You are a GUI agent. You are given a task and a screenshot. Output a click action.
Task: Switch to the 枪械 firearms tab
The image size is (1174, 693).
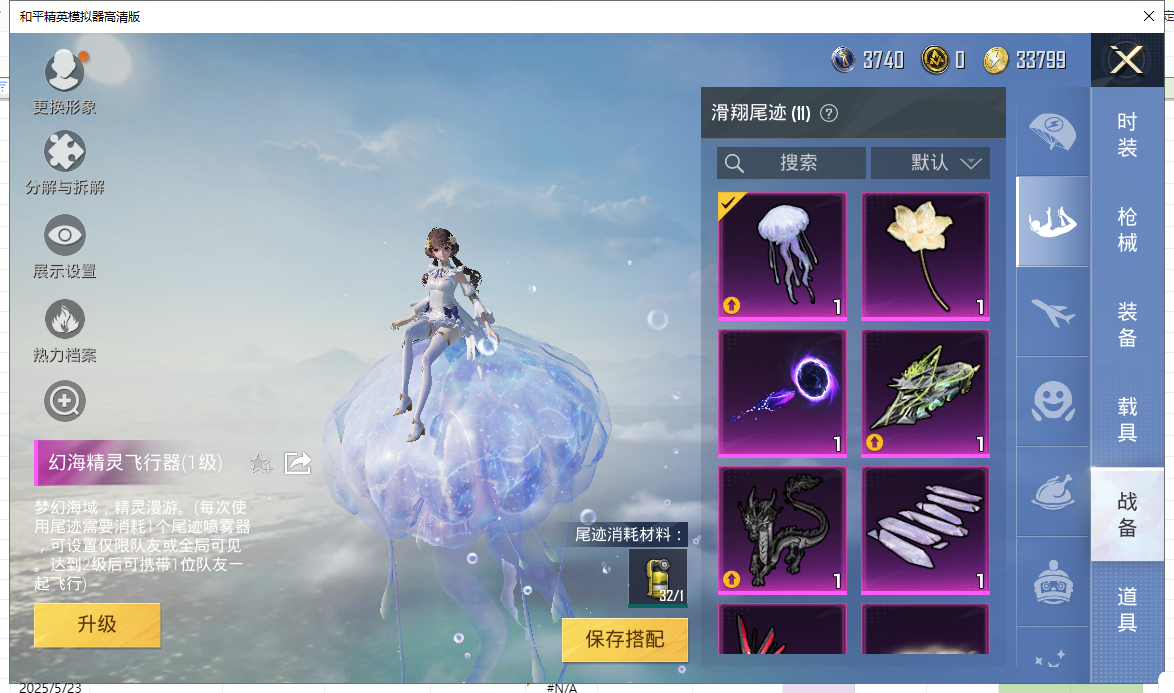[x=1127, y=229]
